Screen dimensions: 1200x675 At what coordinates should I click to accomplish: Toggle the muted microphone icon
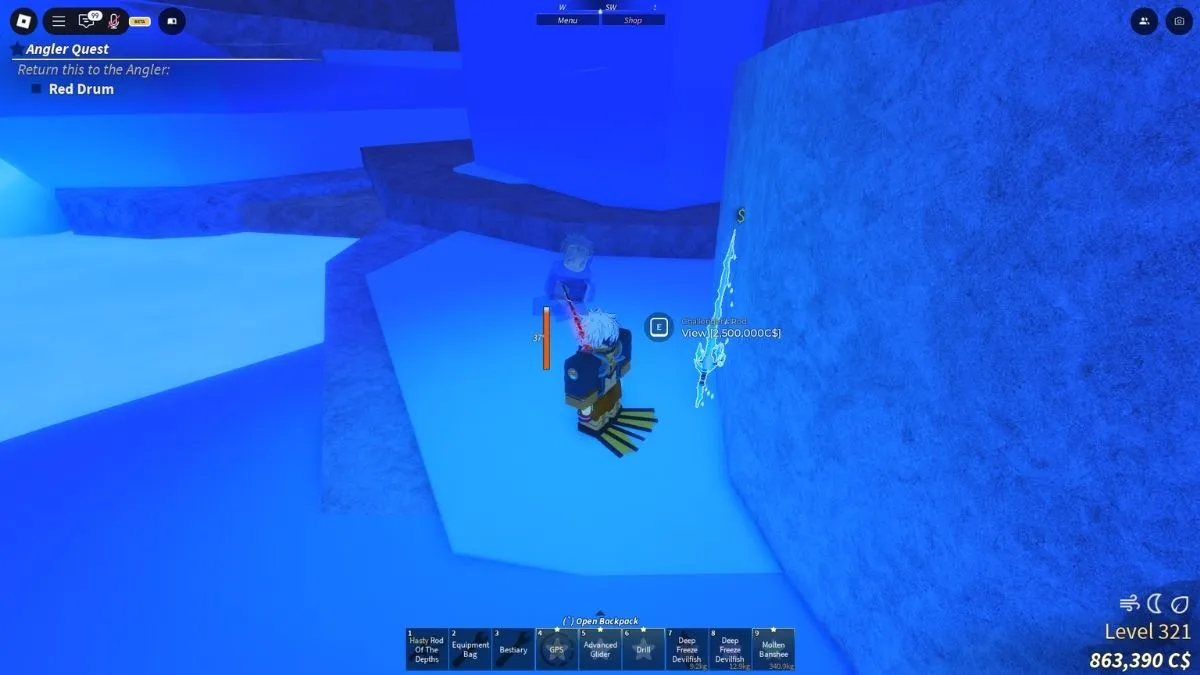click(113, 20)
